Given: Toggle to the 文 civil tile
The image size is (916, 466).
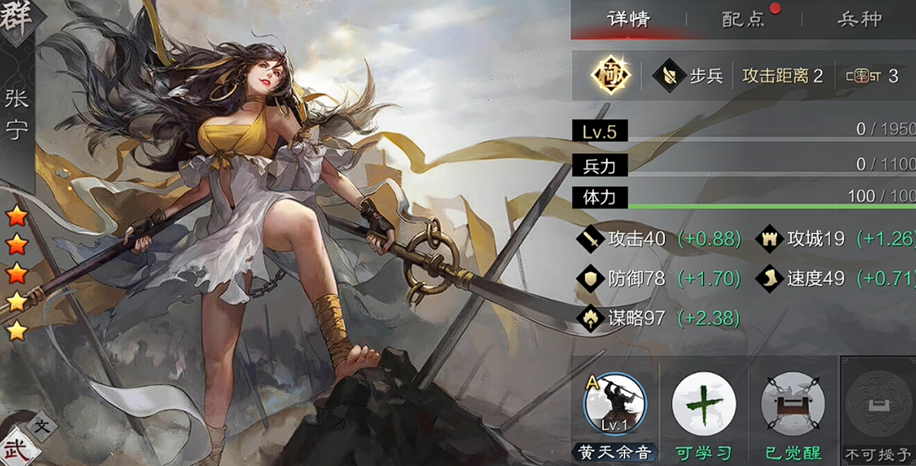Looking at the screenshot, I should [x=43, y=427].
